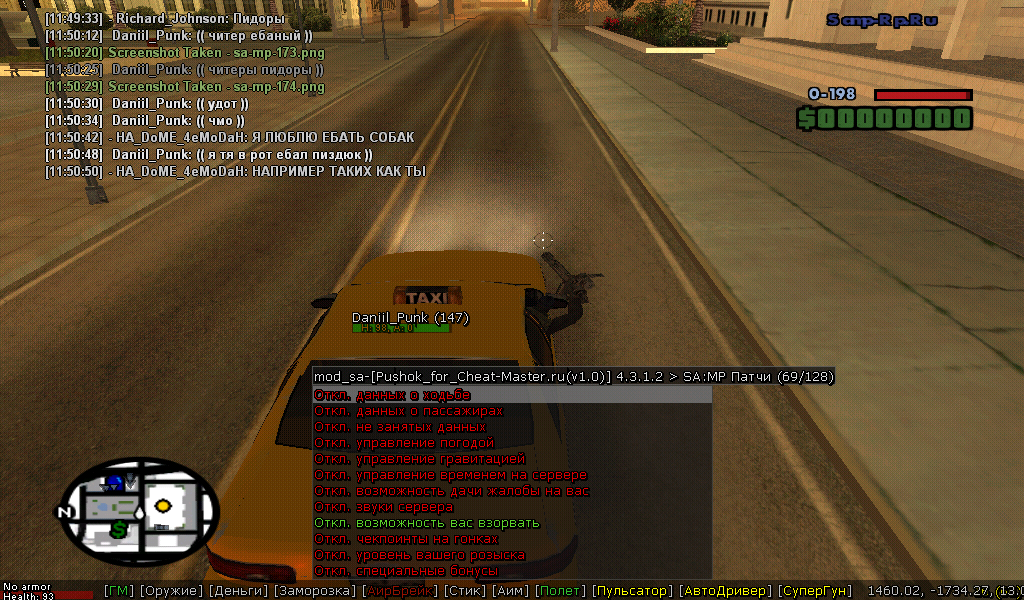Screen dimensions: 1024x600
Task: Choose 'Откл. специальные бонусы' entry
Action: [x=405, y=571]
